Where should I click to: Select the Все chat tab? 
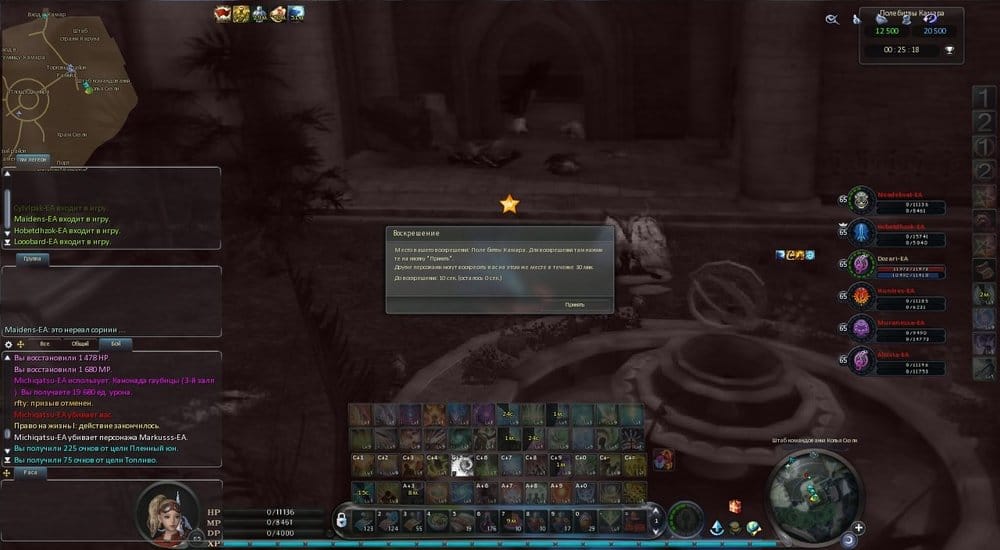(x=44, y=343)
